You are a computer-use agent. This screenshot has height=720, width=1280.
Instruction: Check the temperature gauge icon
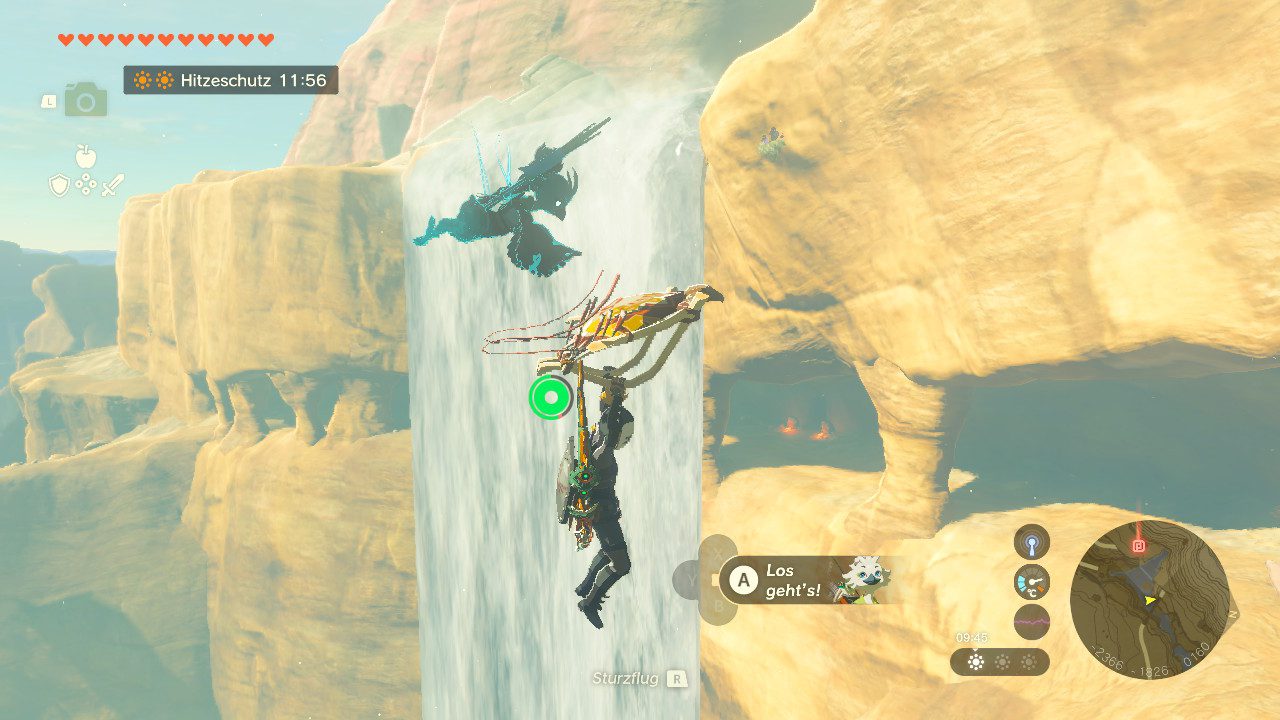coord(1031,581)
